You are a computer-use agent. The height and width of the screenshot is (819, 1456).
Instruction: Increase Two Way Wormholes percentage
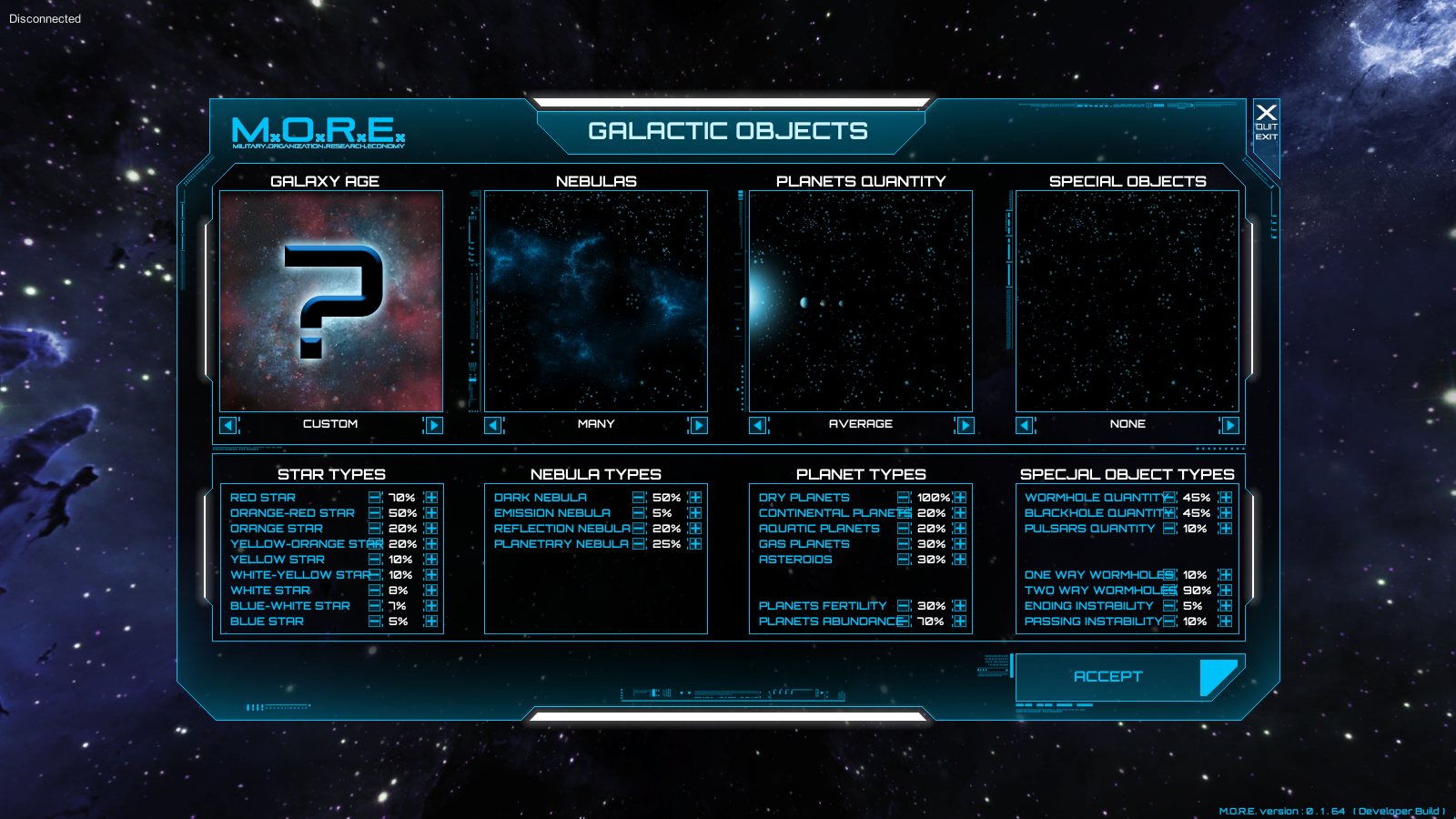tap(1225, 590)
